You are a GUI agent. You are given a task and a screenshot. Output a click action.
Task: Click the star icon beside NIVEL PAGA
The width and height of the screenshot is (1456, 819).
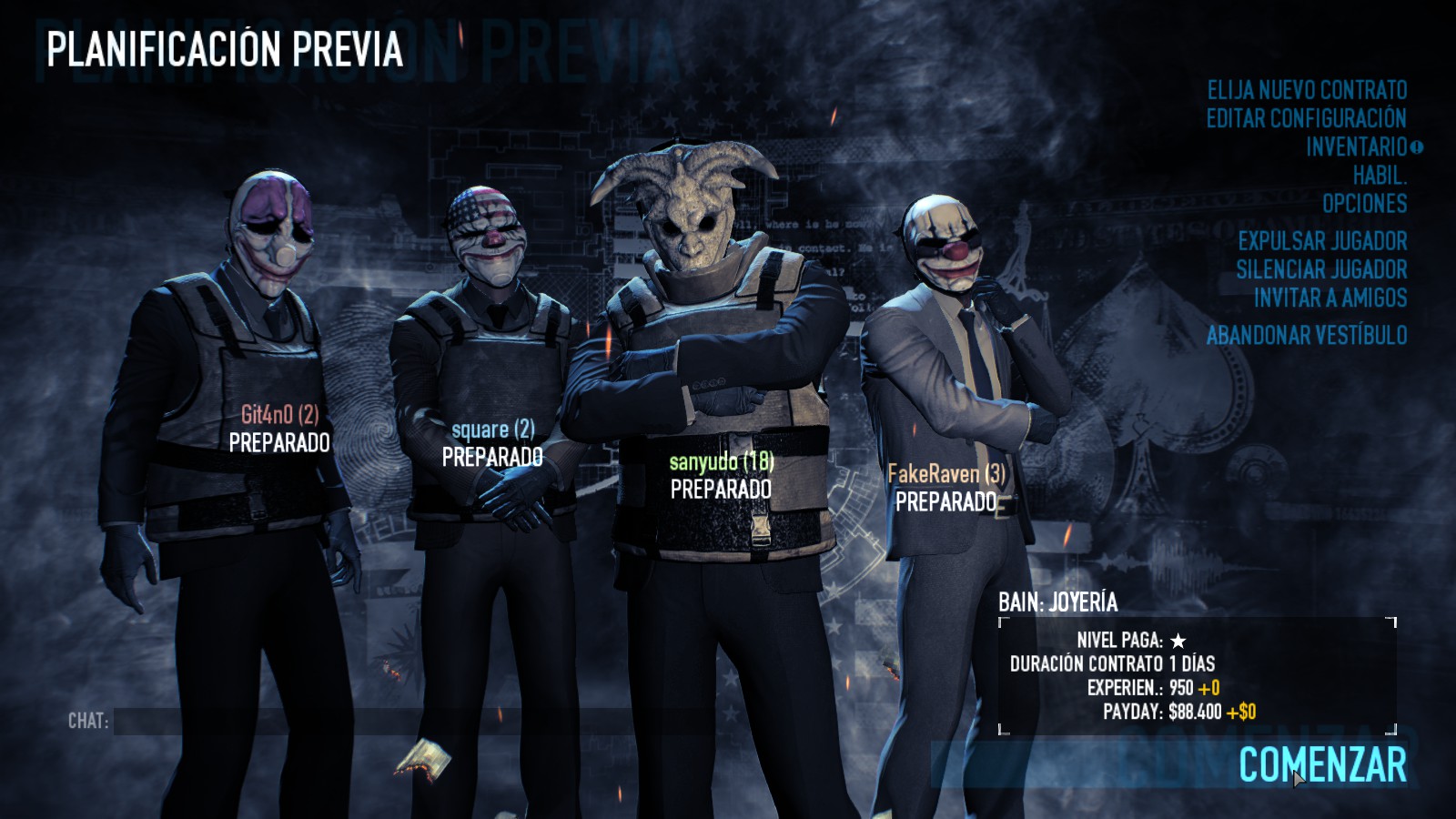(1179, 640)
